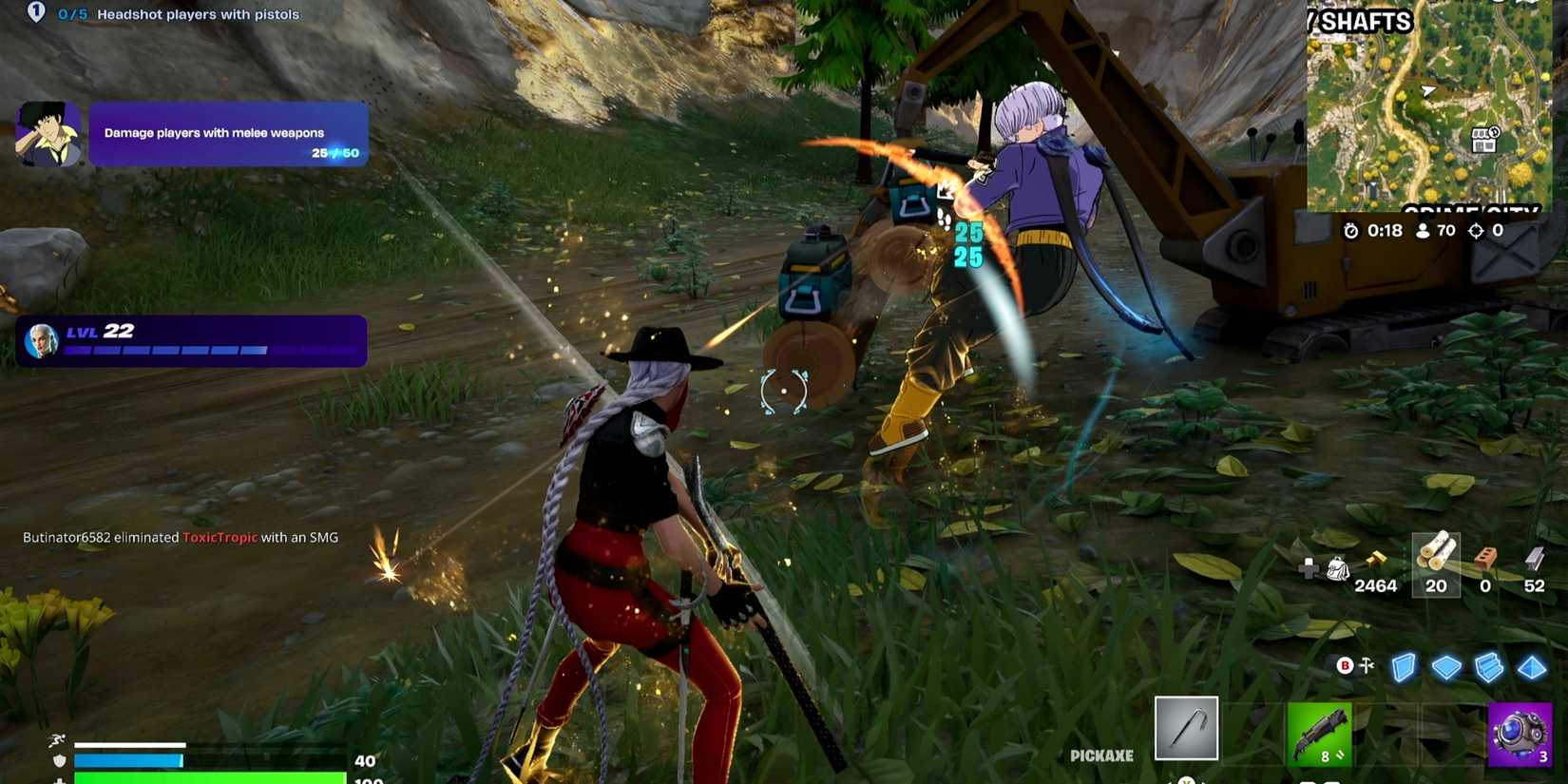Image resolution: width=1568 pixels, height=784 pixels.
Task: Expand the melee weapons damage quest panel
Action: click(x=228, y=133)
